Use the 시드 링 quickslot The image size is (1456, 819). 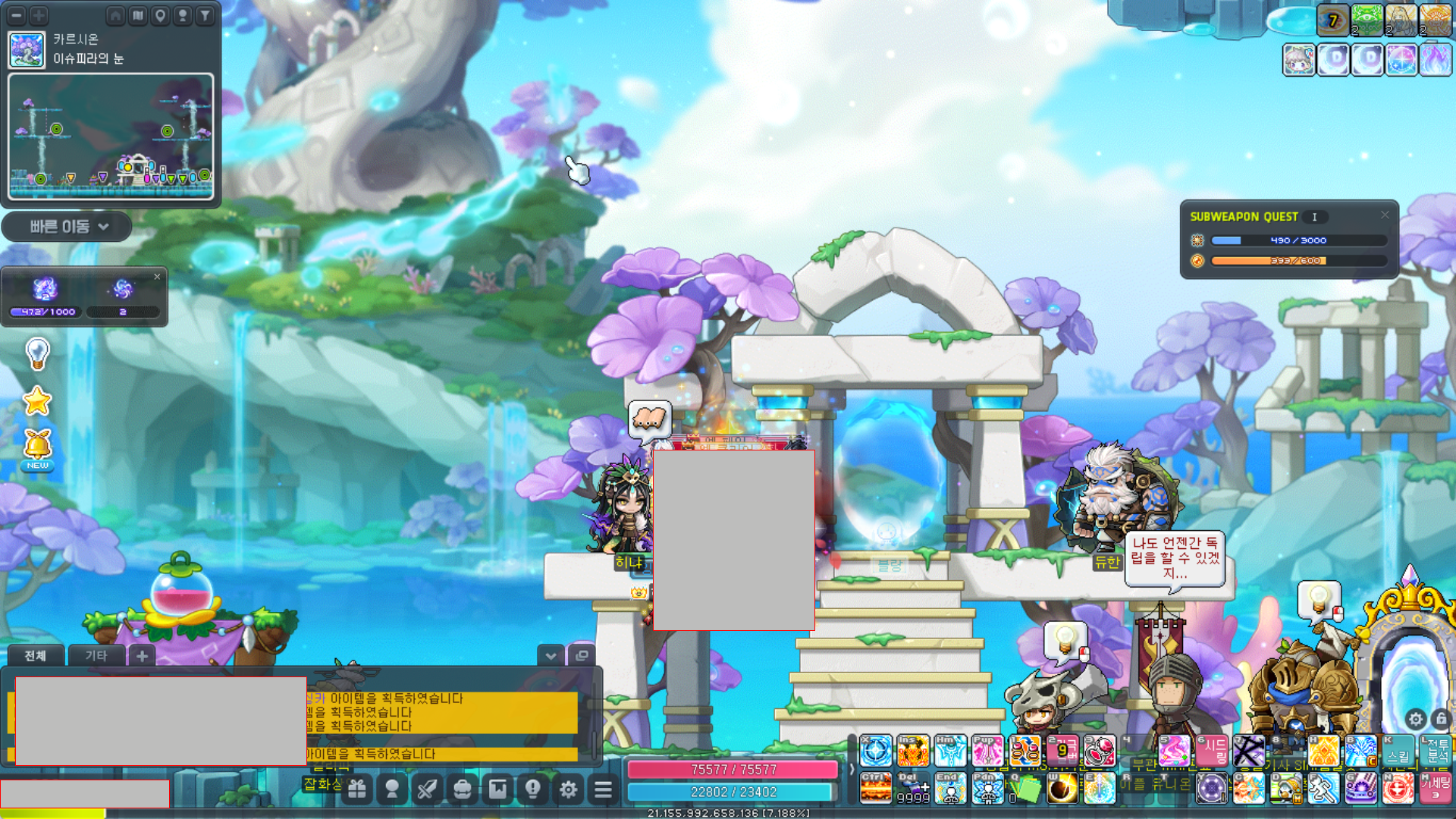(x=1212, y=751)
